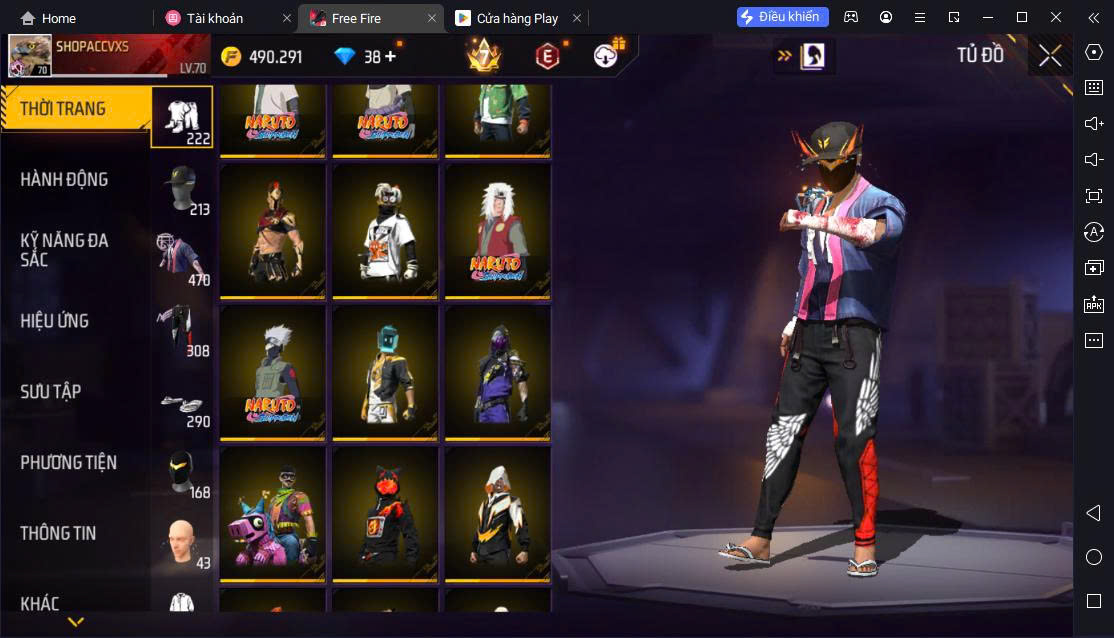Image resolution: width=1114 pixels, height=638 pixels.
Task: Choose the Kakashi Naruto outfit
Action: pos(273,371)
